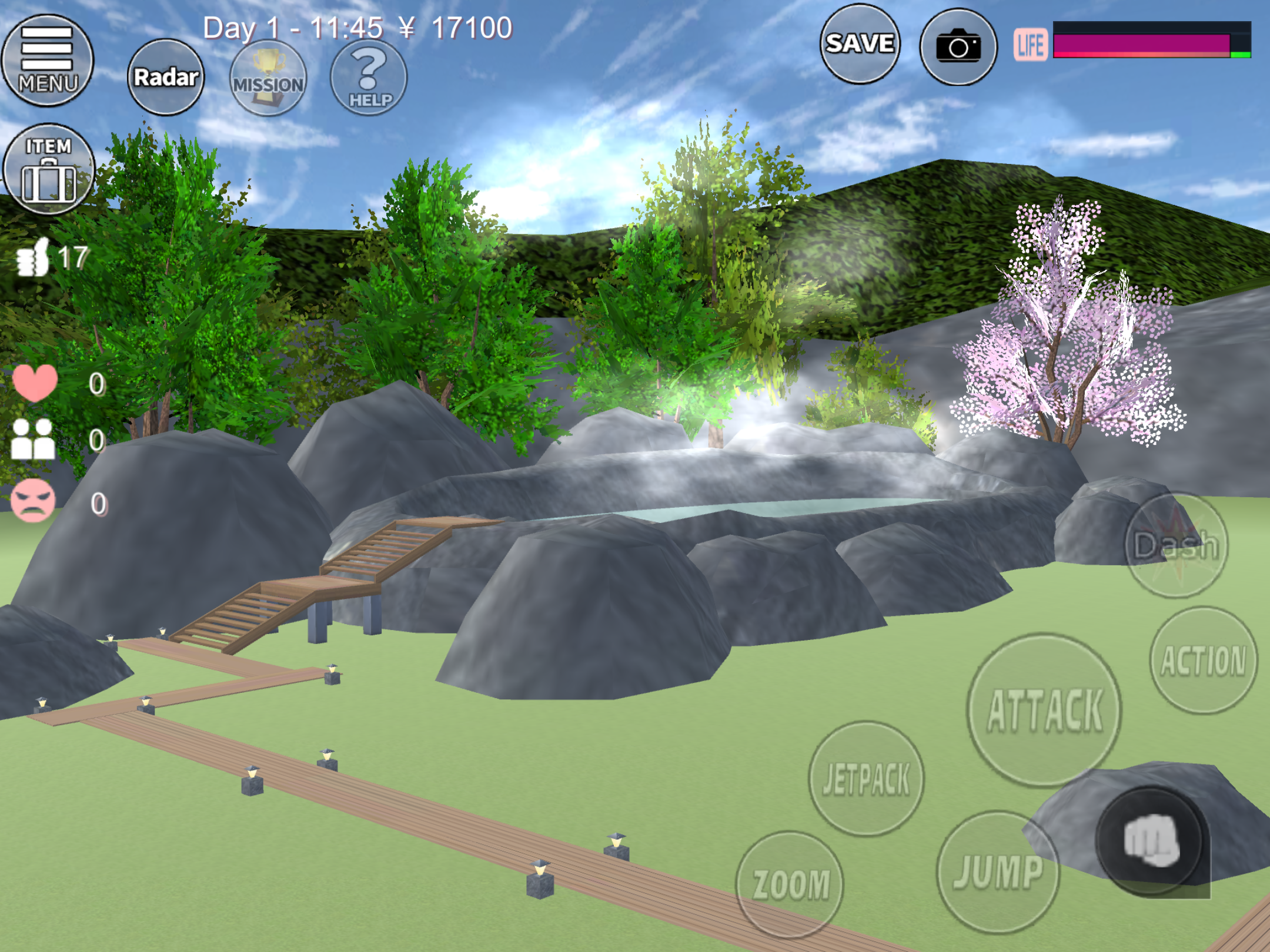Open the Item suitcase inventory

point(48,169)
